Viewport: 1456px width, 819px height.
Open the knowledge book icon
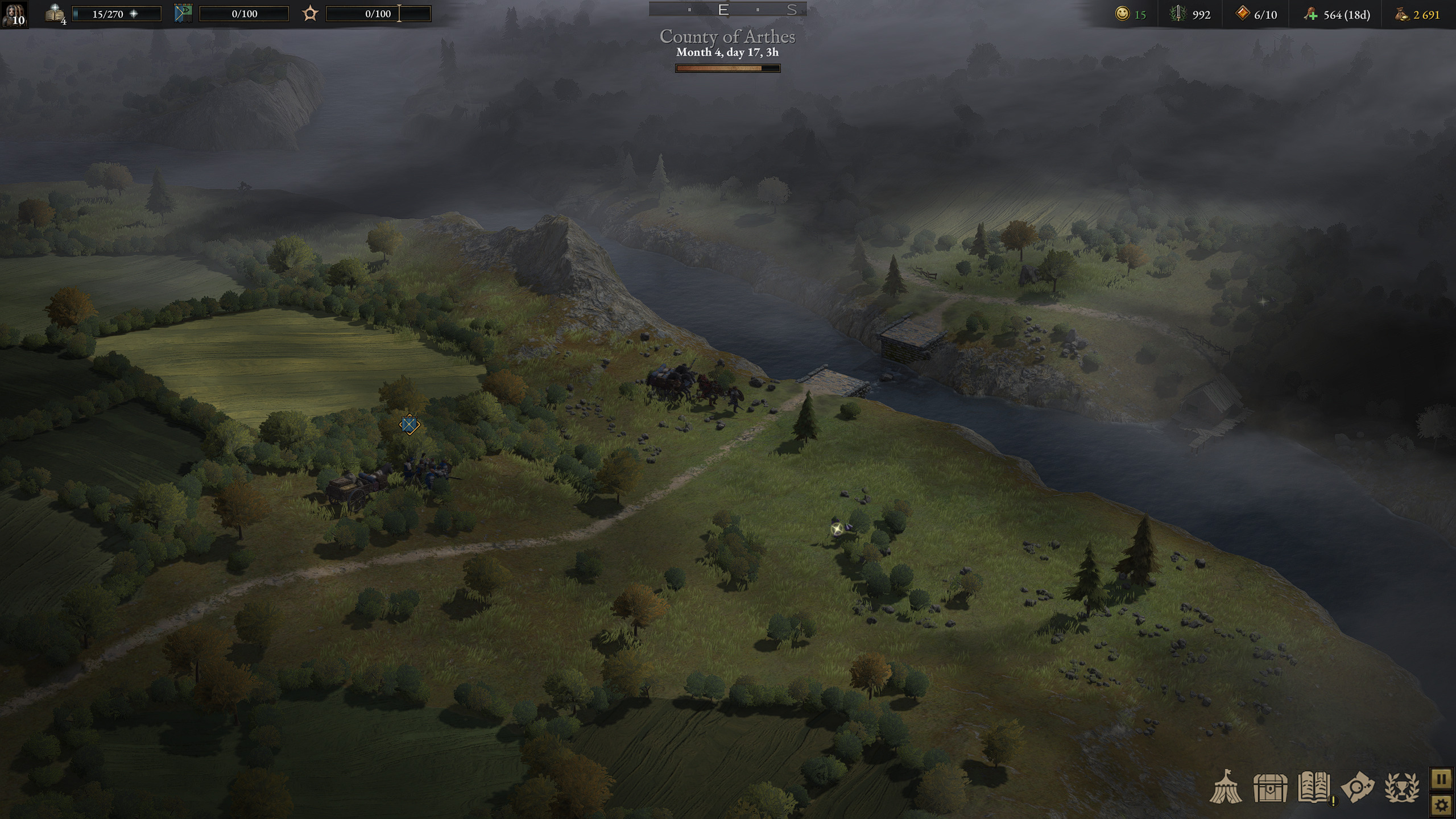click(x=55, y=14)
